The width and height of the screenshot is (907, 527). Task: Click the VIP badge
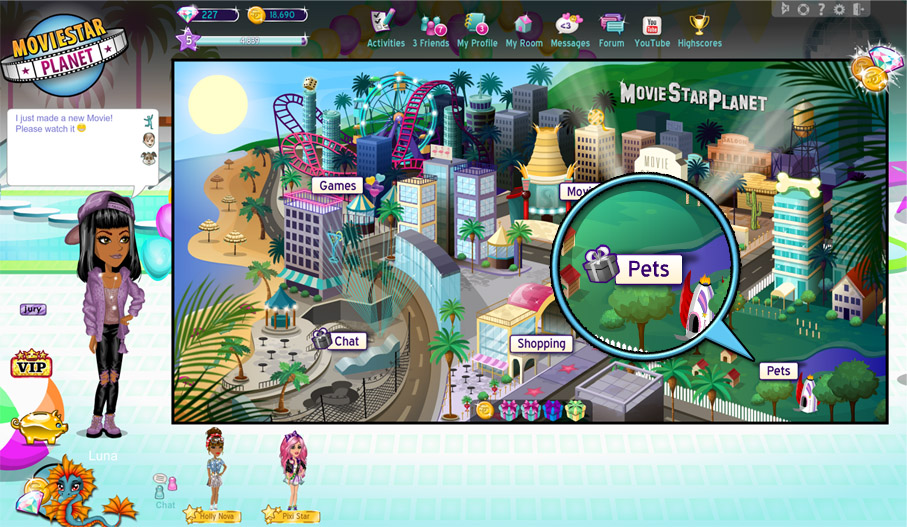point(31,364)
